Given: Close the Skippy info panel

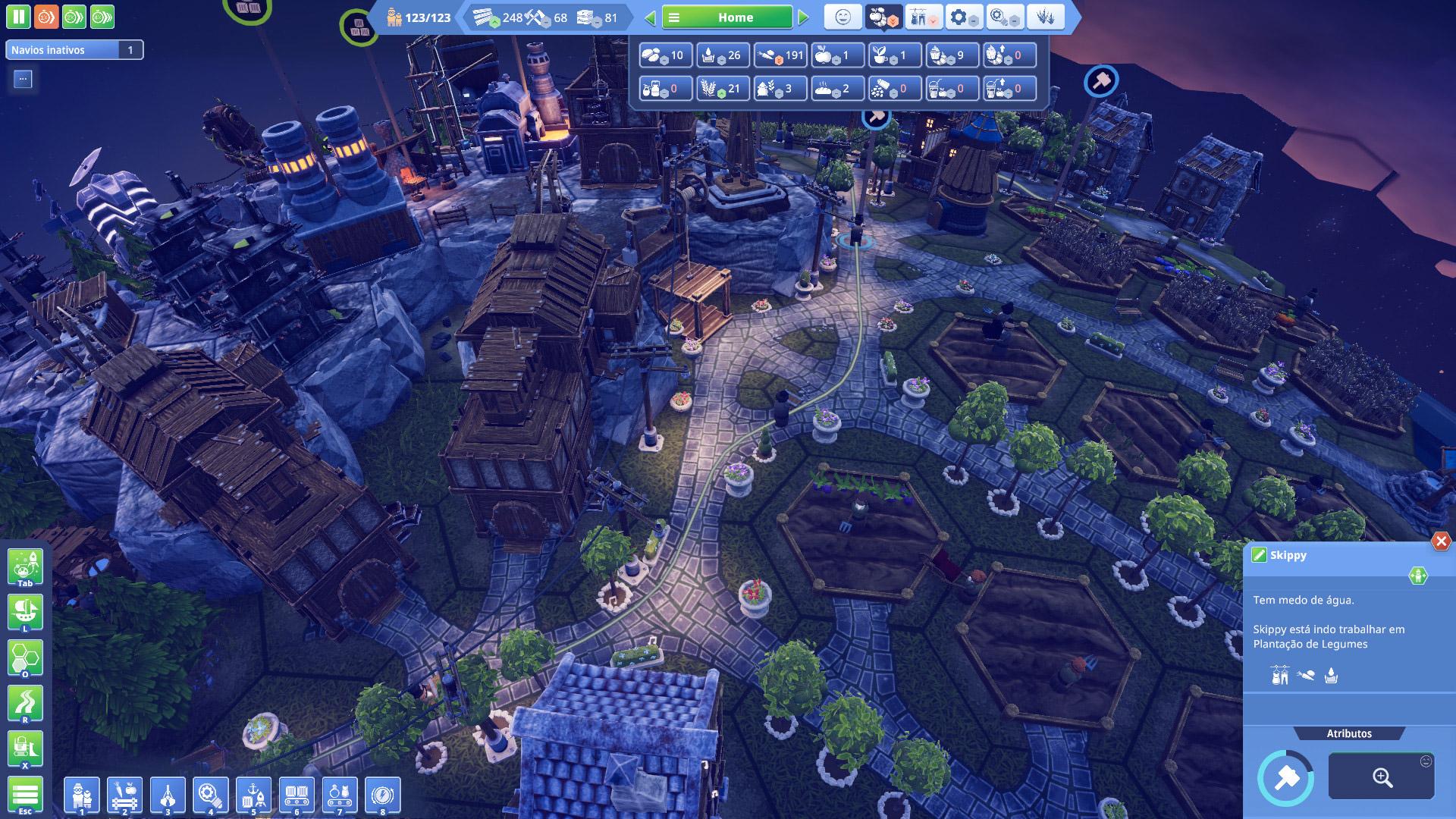Looking at the screenshot, I should pos(1440,541).
